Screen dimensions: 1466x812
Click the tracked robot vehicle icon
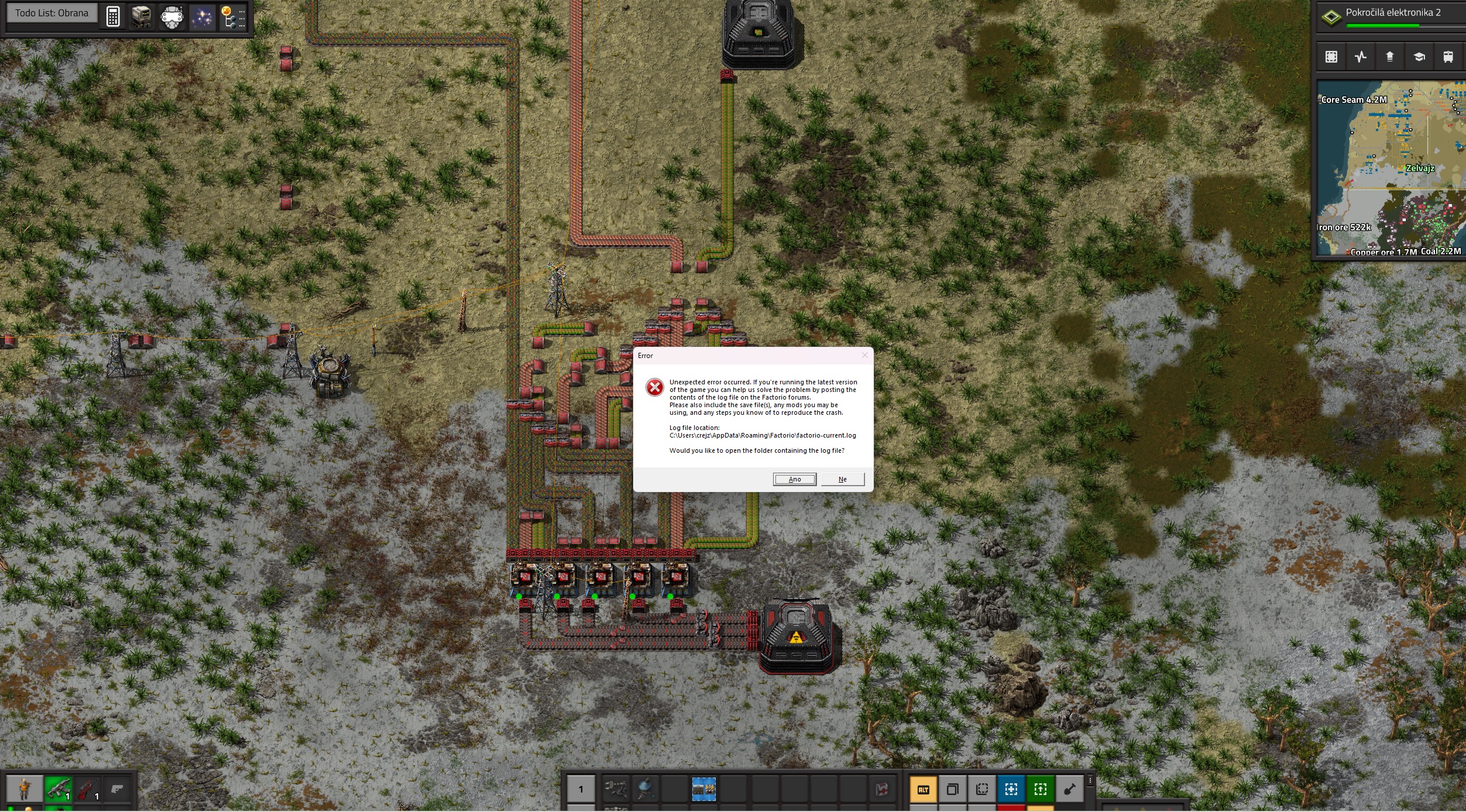click(x=142, y=16)
